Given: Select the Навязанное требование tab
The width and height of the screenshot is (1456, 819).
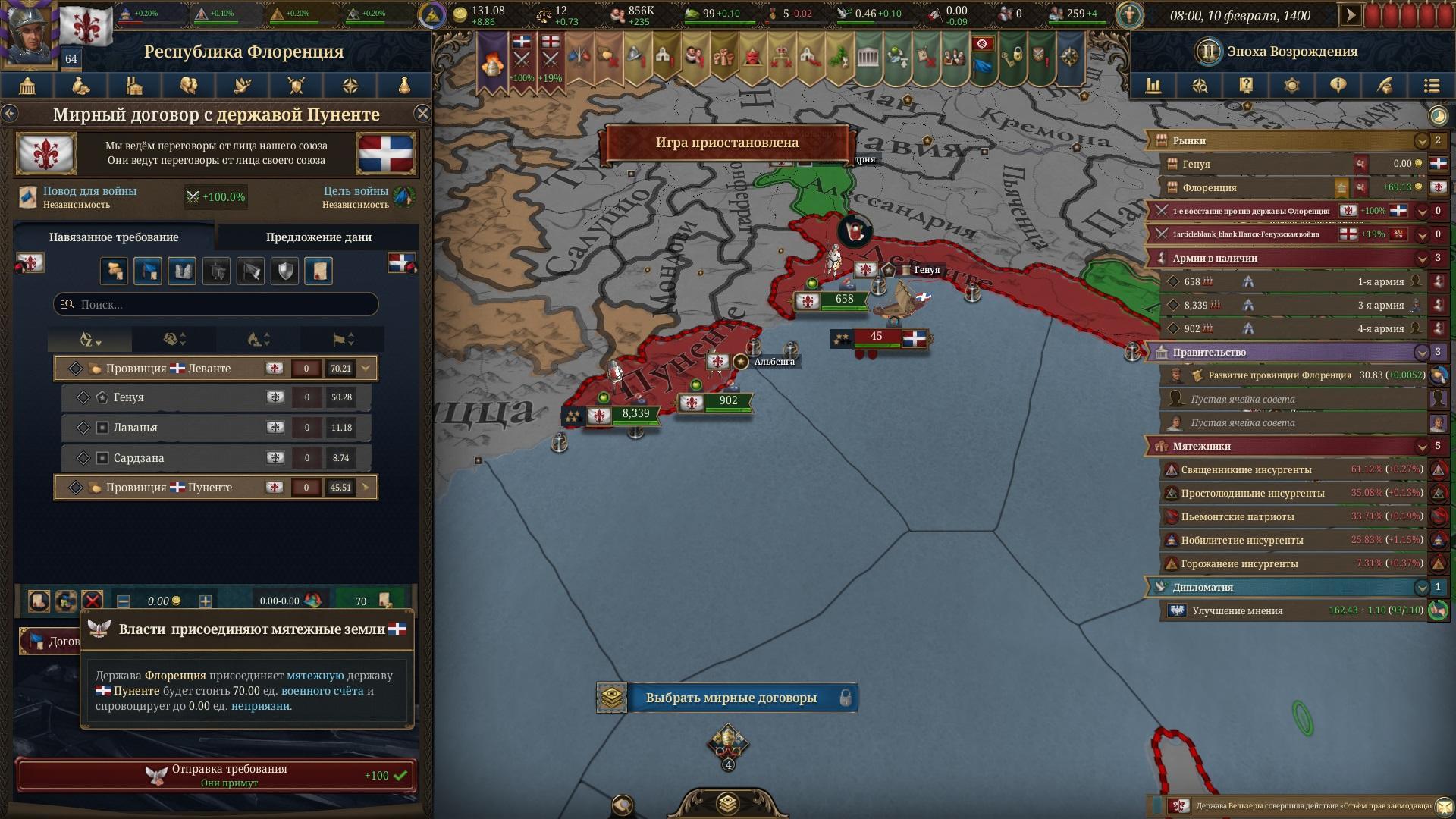Looking at the screenshot, I should (114, 237).
